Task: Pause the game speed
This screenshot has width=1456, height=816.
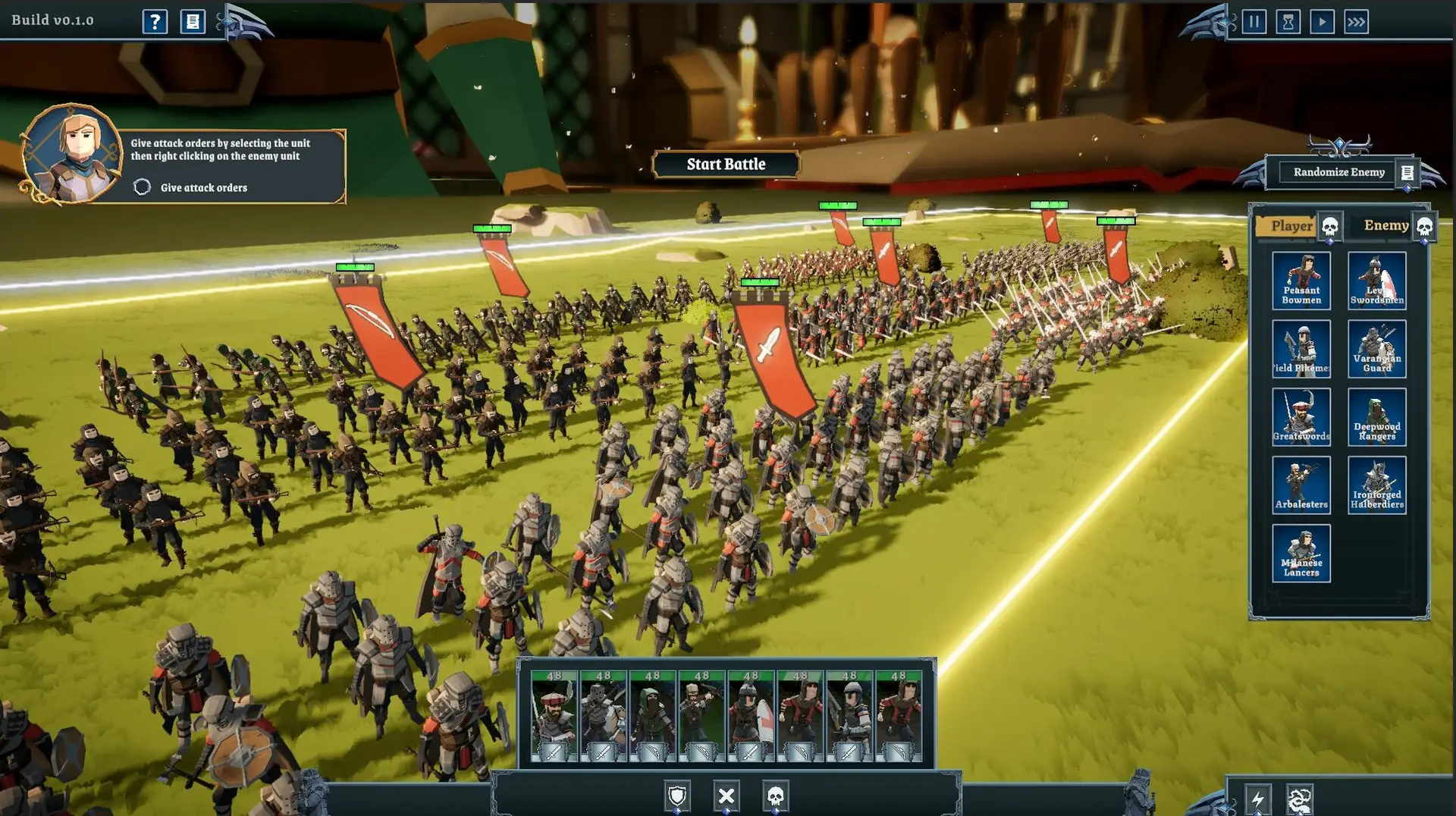Action: tap(1254, 21)
